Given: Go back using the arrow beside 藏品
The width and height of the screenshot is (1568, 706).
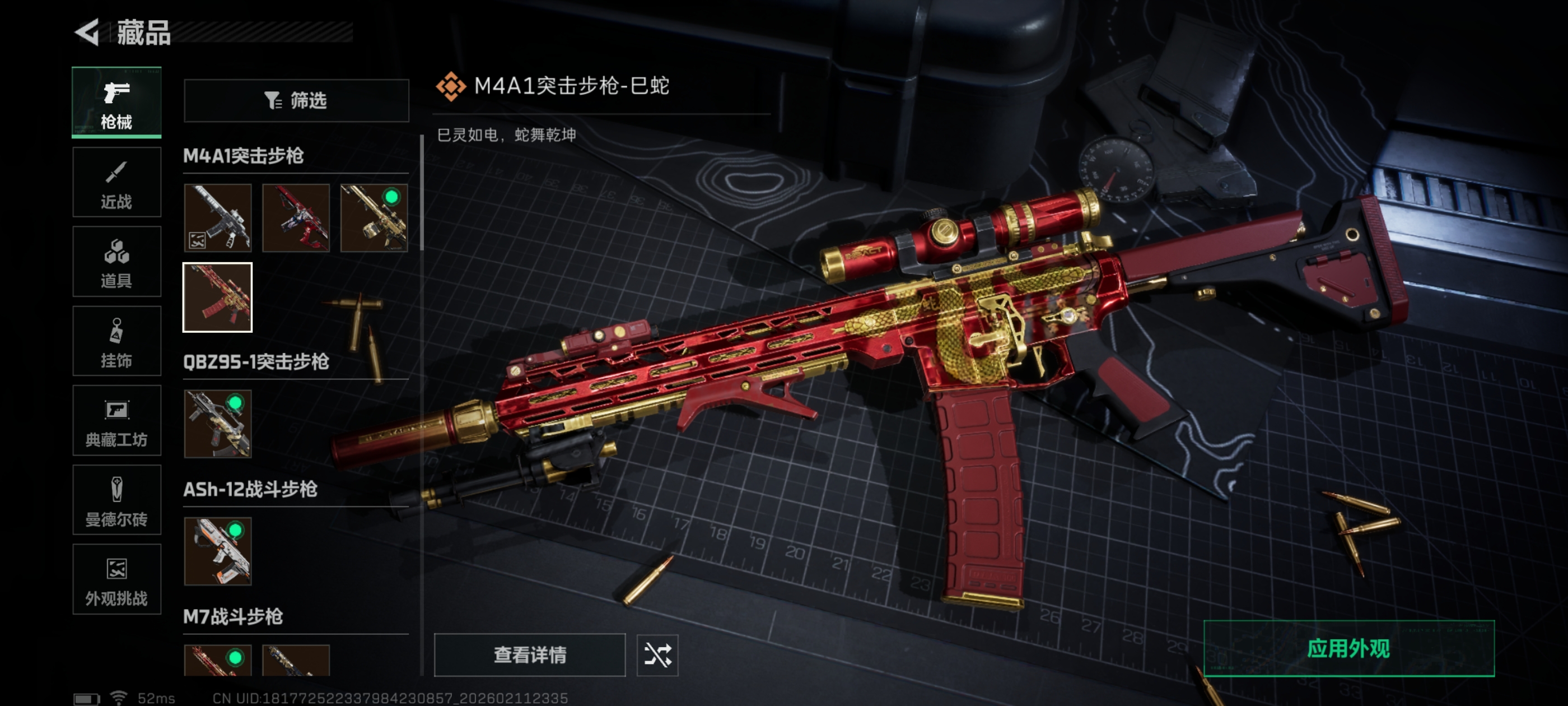Looking at the screenshot, I should [x=87, y=32].
